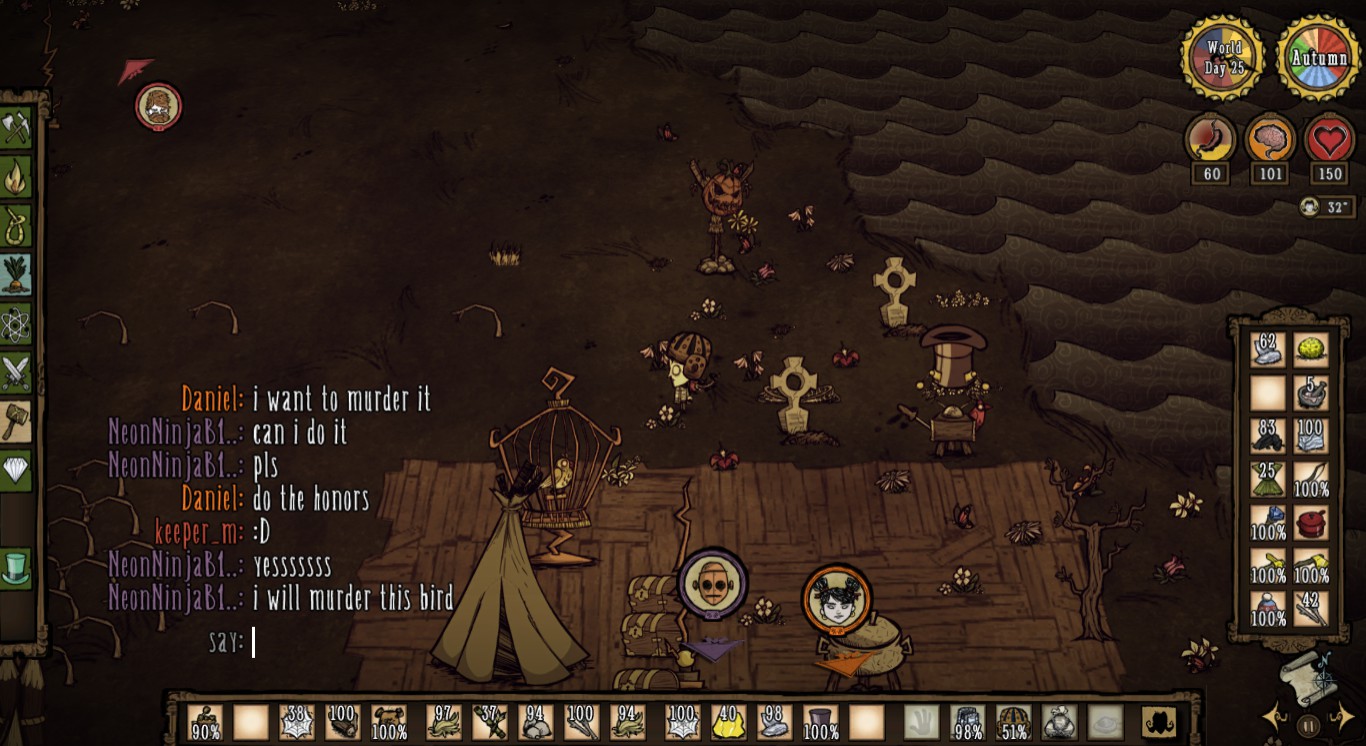Select the red crock pot backpack slot
Viewport: 1366px width, 746px height.
1311,522
